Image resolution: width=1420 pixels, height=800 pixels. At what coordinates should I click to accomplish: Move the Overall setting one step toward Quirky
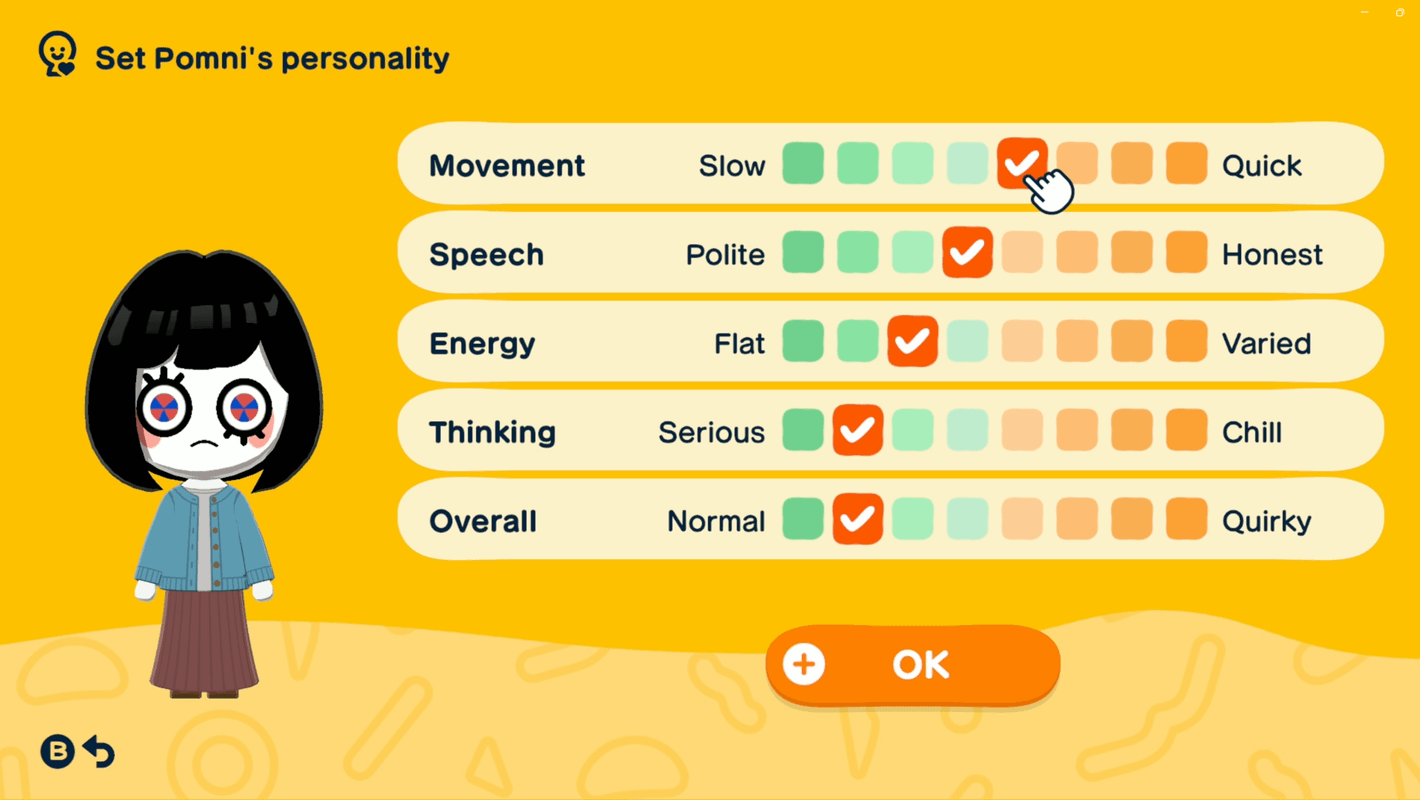(912, 519)
